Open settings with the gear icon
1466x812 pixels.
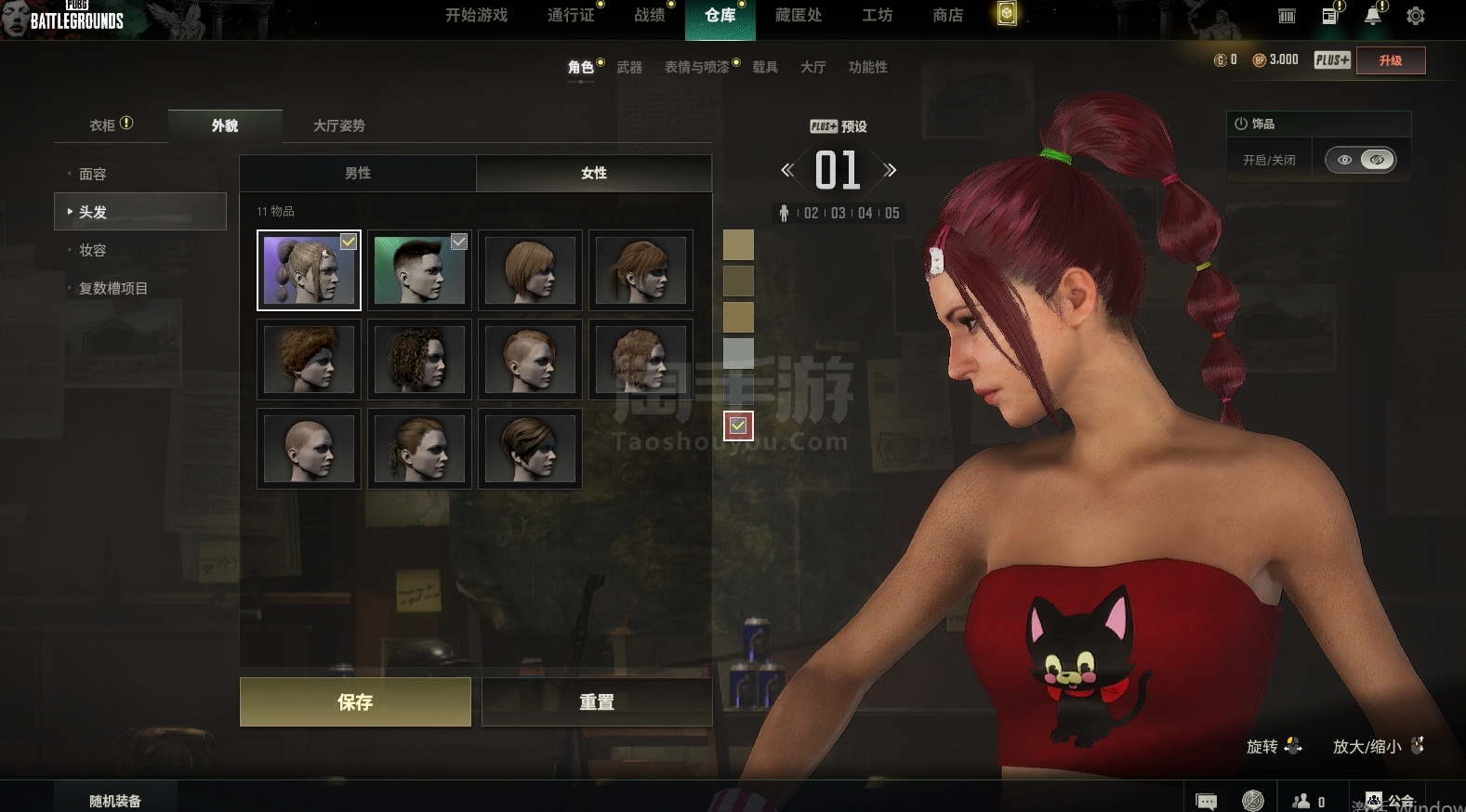1415,16
